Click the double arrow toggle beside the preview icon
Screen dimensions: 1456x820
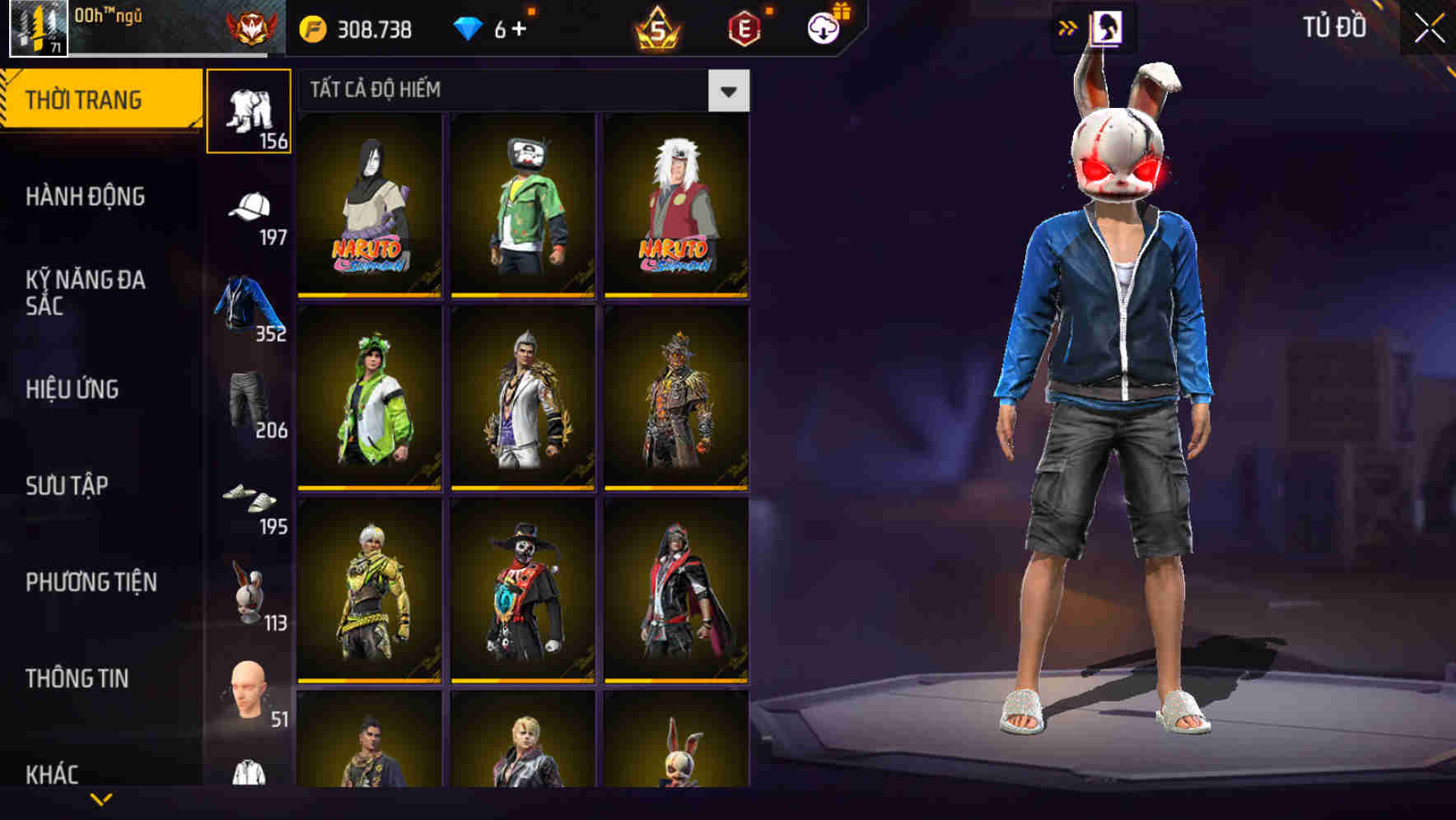click(1068, 26)
